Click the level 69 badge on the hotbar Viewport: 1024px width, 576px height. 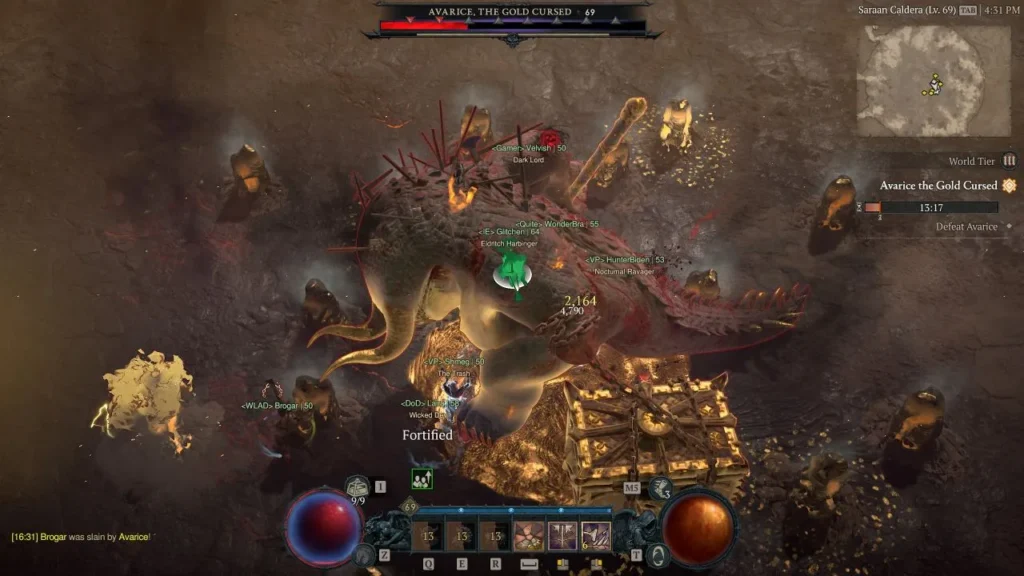pos(408,508)
